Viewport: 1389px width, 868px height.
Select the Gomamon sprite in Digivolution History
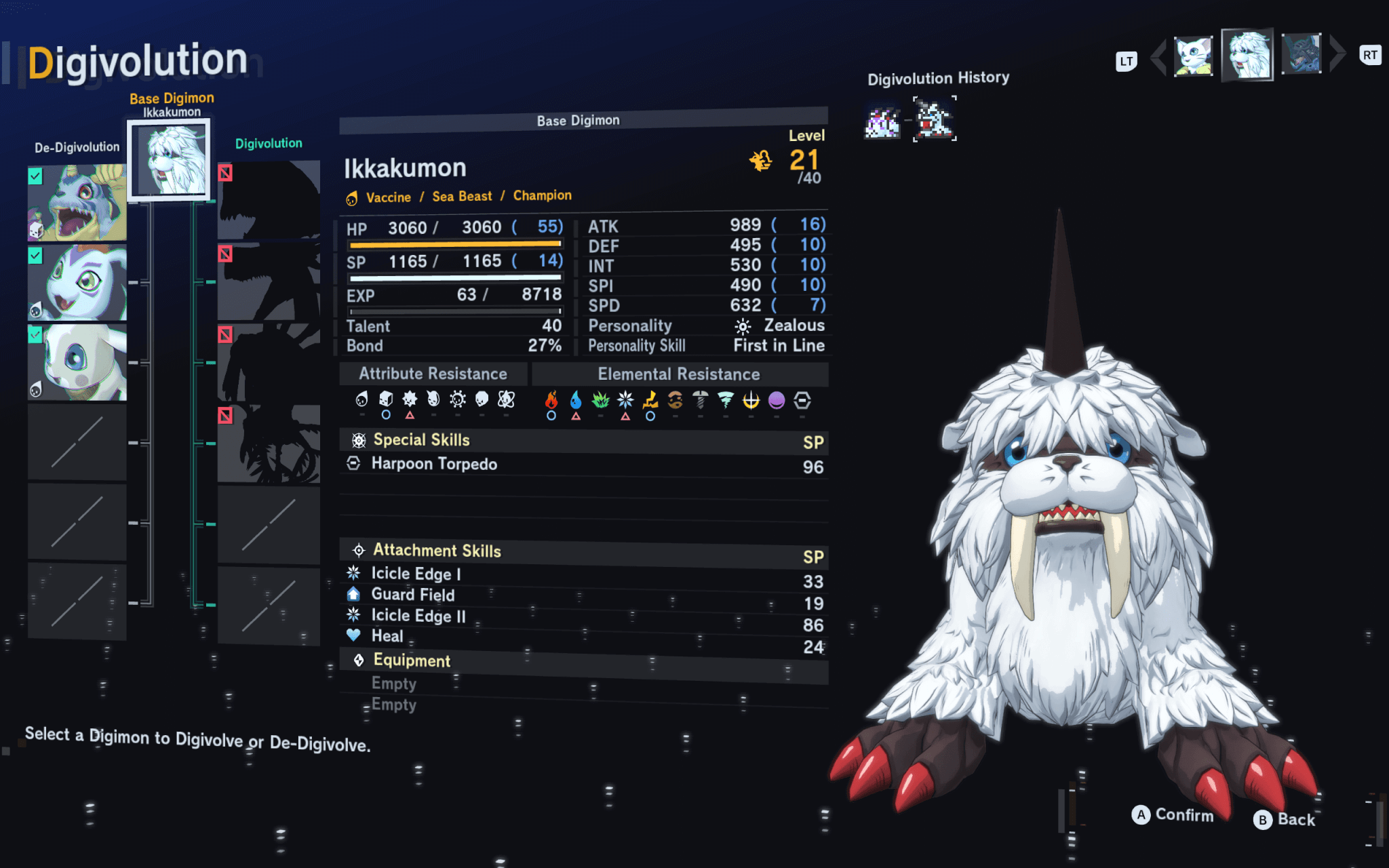click(x=882, y=122)
